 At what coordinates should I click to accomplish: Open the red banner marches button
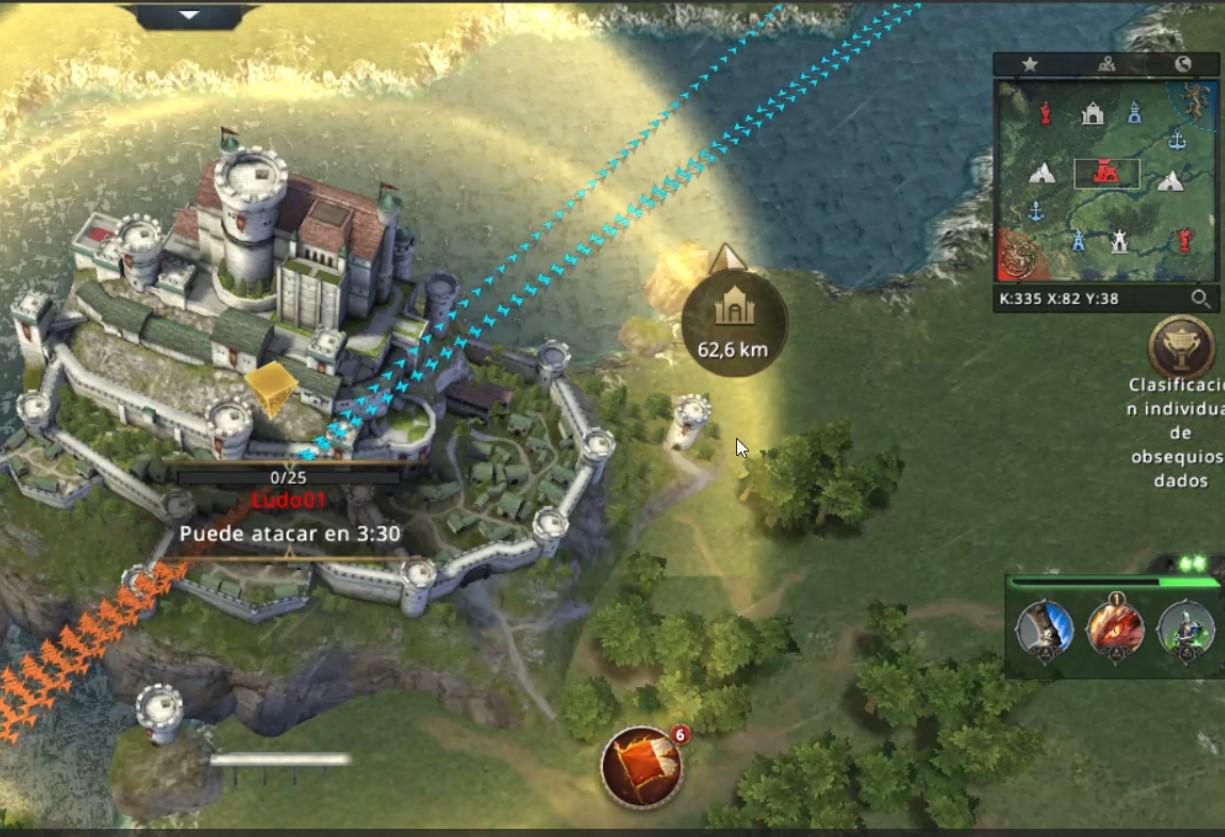coord(641,767)
